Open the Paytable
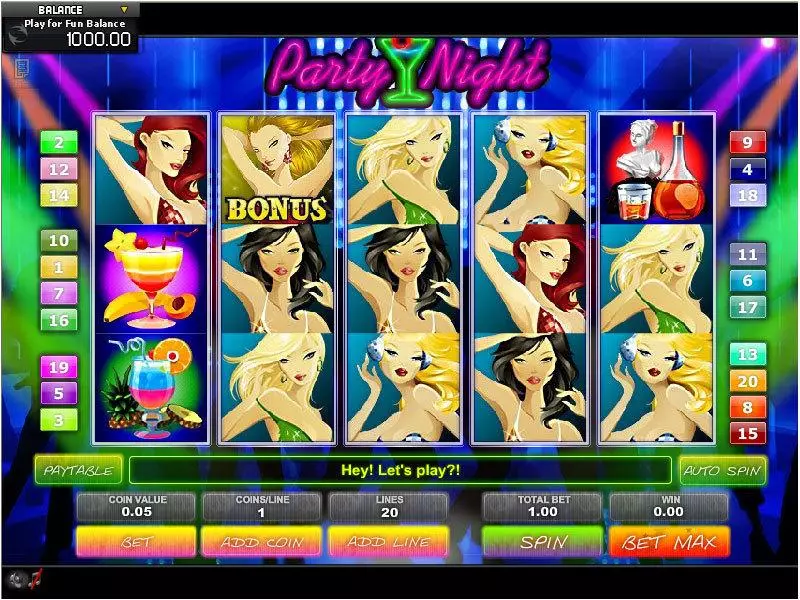This screenshot has height=600, width=800. pos(78,470)
